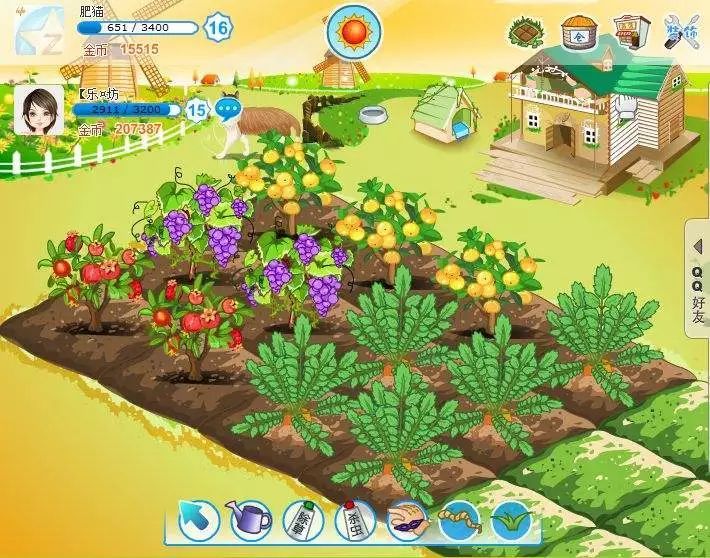Screen dimensions: 710x558
Task: Pick the purple watering can tool
Action: click(249, 519)
